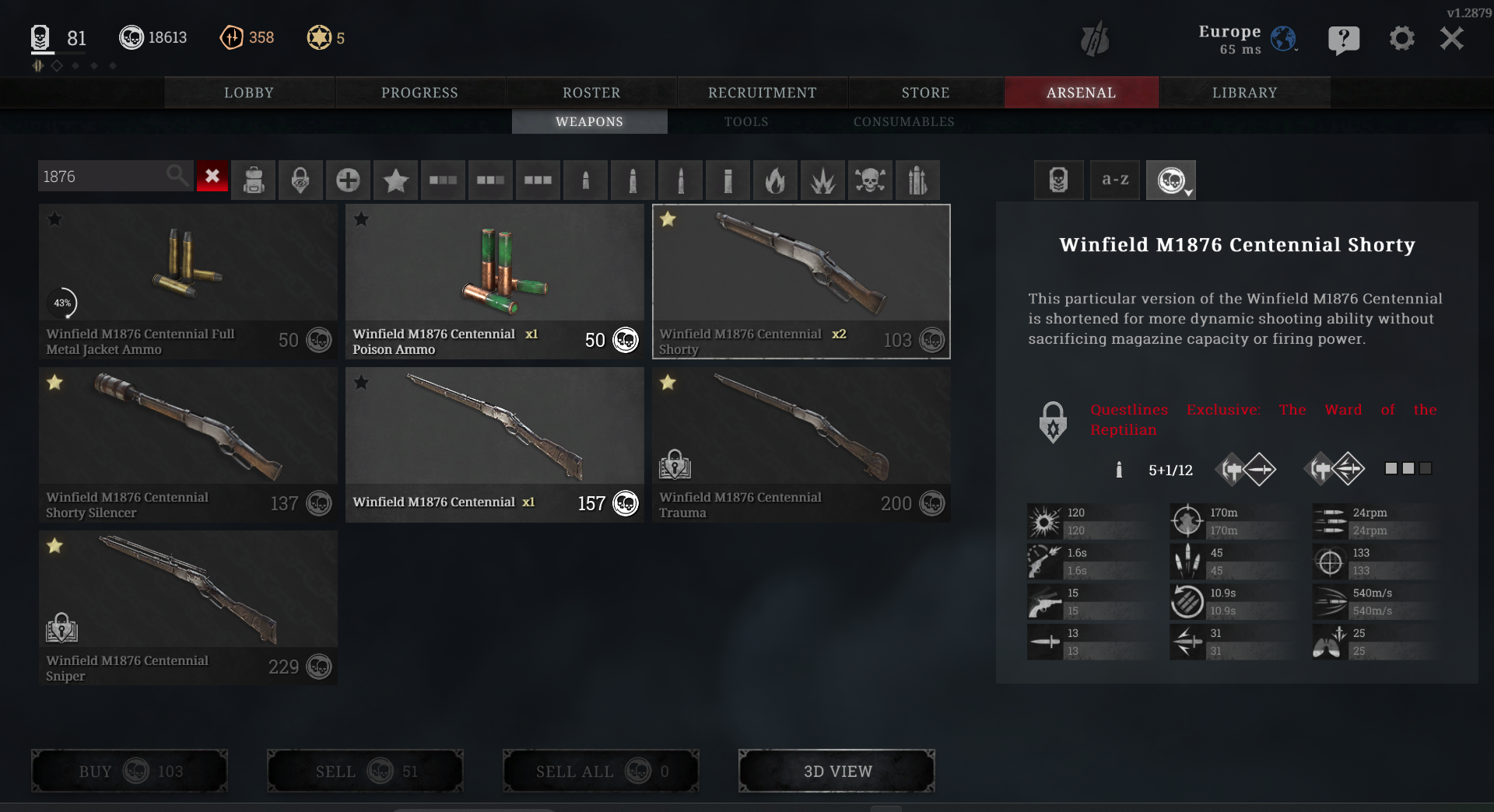The height and width of the screenshot is (812, 1494).
Task: Unfavorite the Winfield M1876 Centennial Shorty Silencer
Action: coord(54,383)
